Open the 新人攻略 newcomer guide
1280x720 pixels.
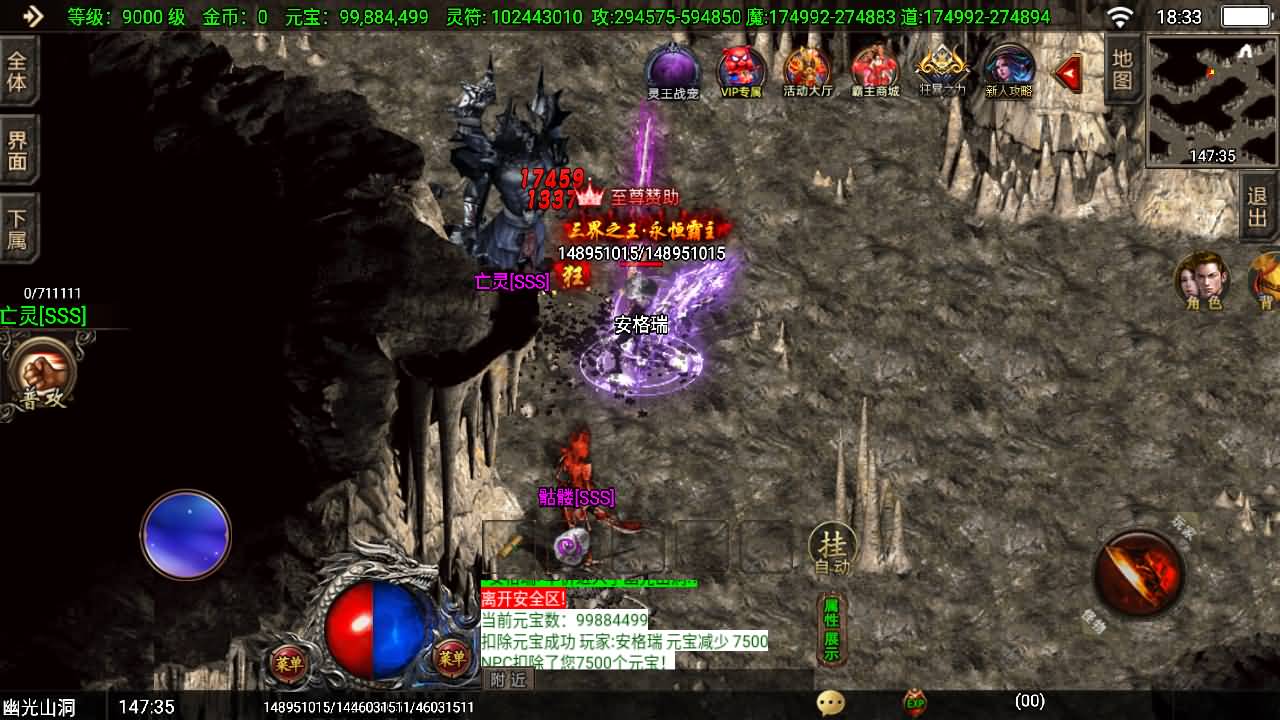coord(1009,71)
